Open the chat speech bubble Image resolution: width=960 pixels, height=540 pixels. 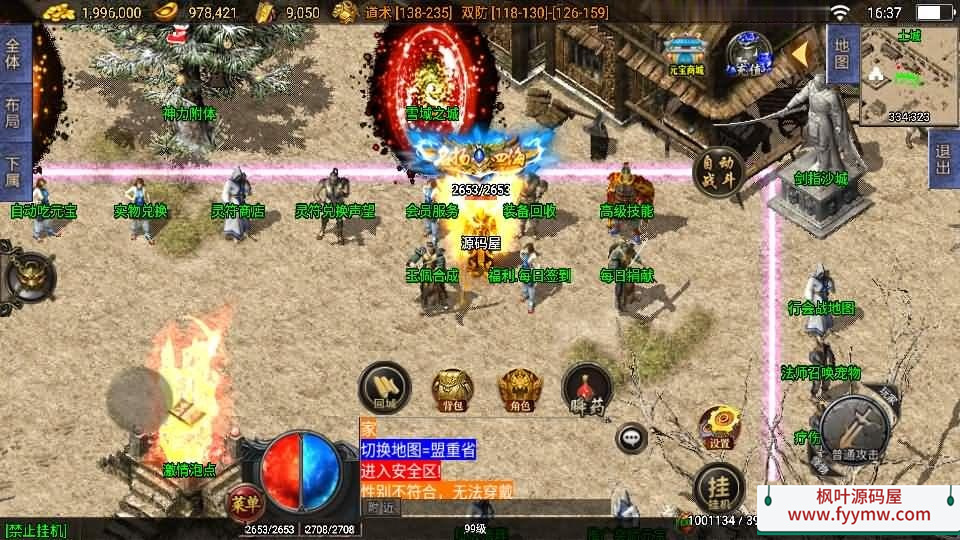coord(631,436)
